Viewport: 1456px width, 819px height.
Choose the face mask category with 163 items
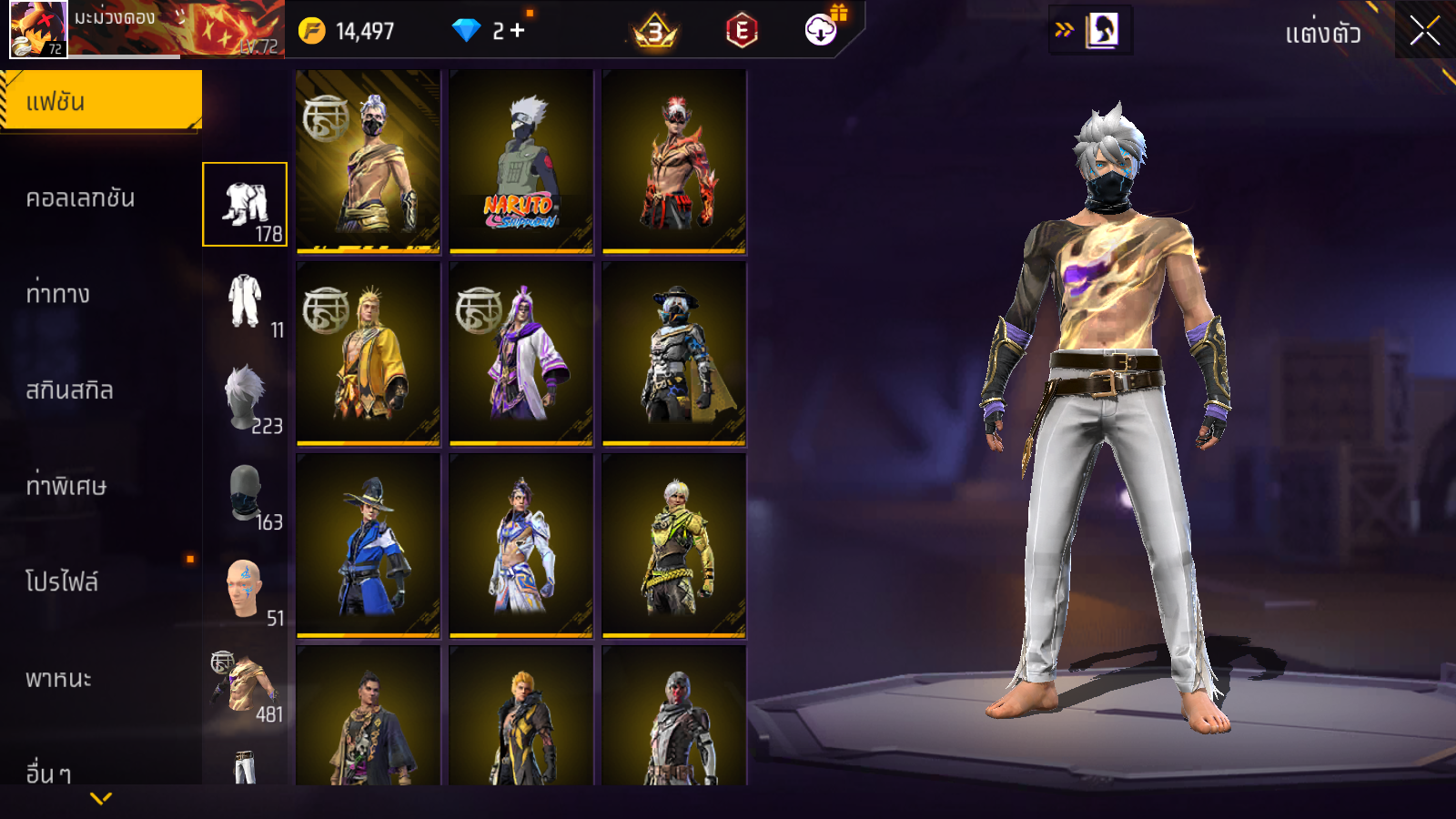[247, 494]
